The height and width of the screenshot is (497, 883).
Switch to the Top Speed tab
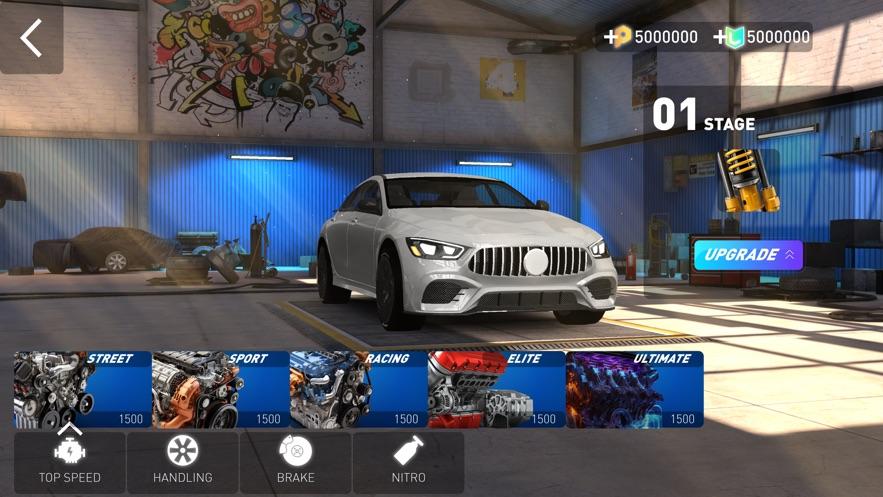point(70,461)
